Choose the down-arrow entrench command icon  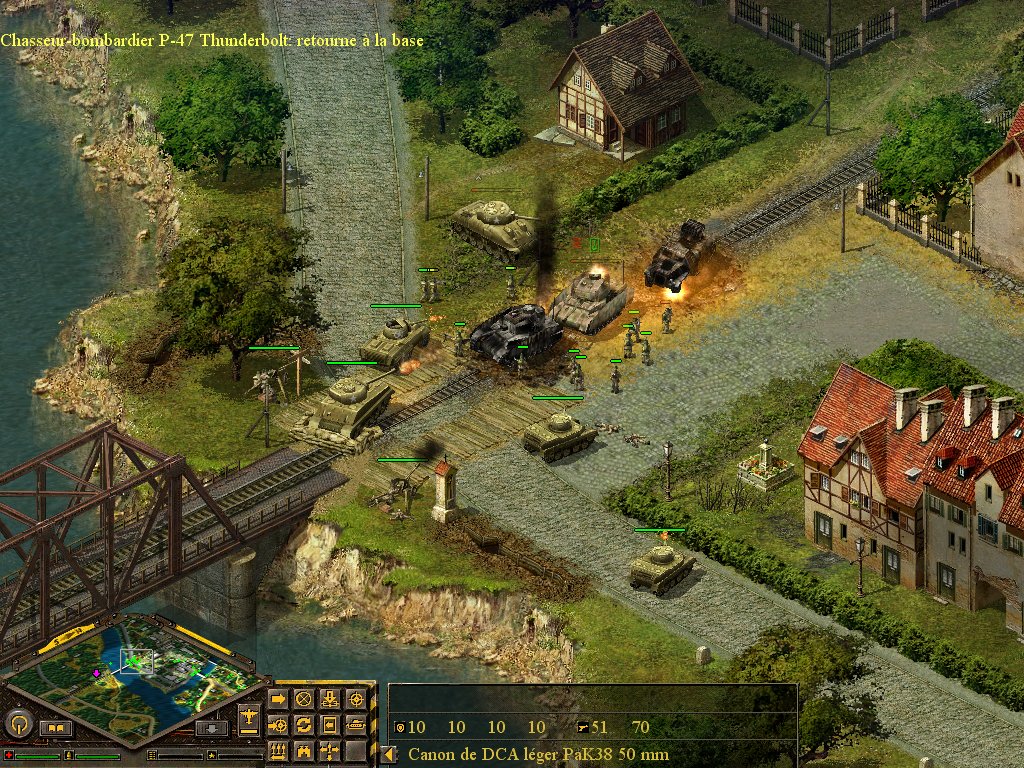[x=330, y=699]
